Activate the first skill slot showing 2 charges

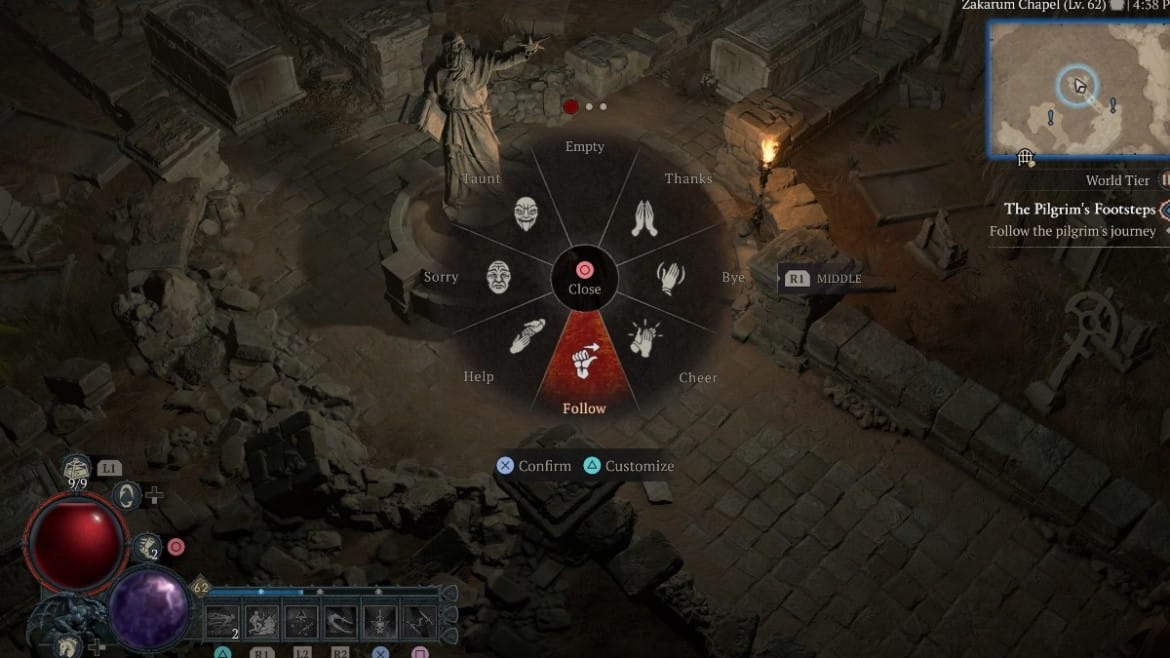pyautogui.click(x=222, y=623)
